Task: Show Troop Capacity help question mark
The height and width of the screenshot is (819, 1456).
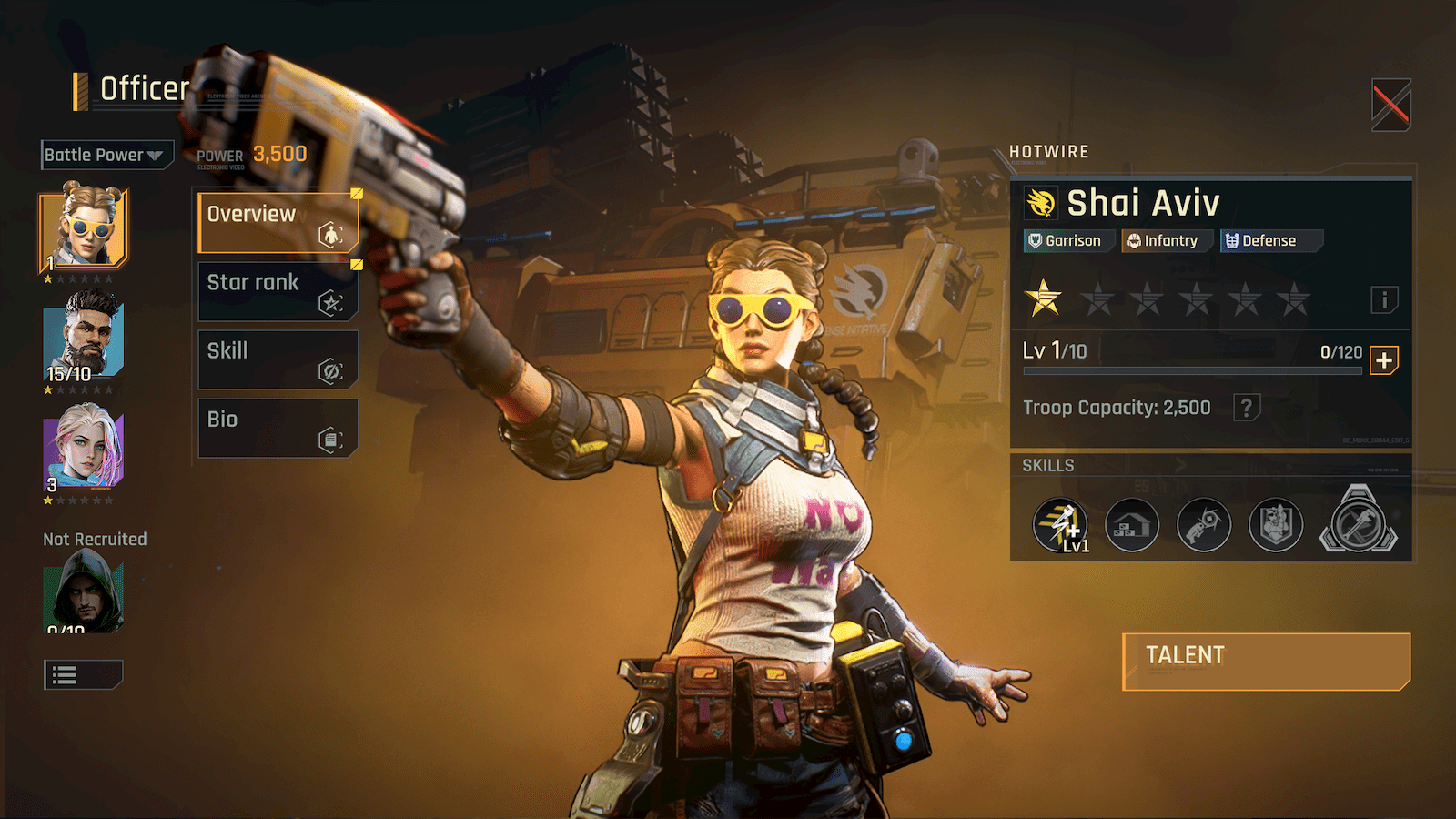Action: click(x=1247, y=408)
